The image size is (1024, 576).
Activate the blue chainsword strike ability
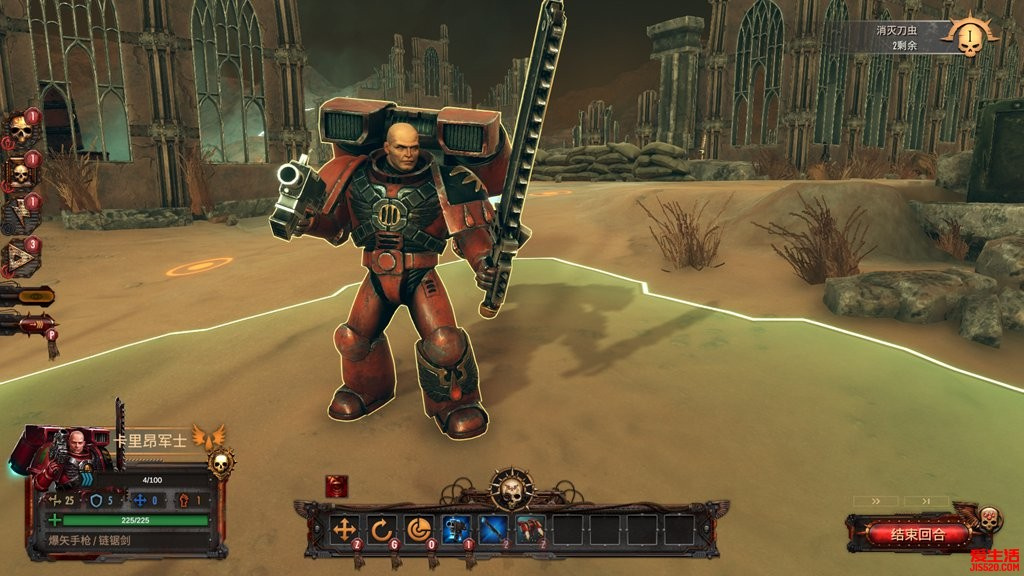coord(494,530)
